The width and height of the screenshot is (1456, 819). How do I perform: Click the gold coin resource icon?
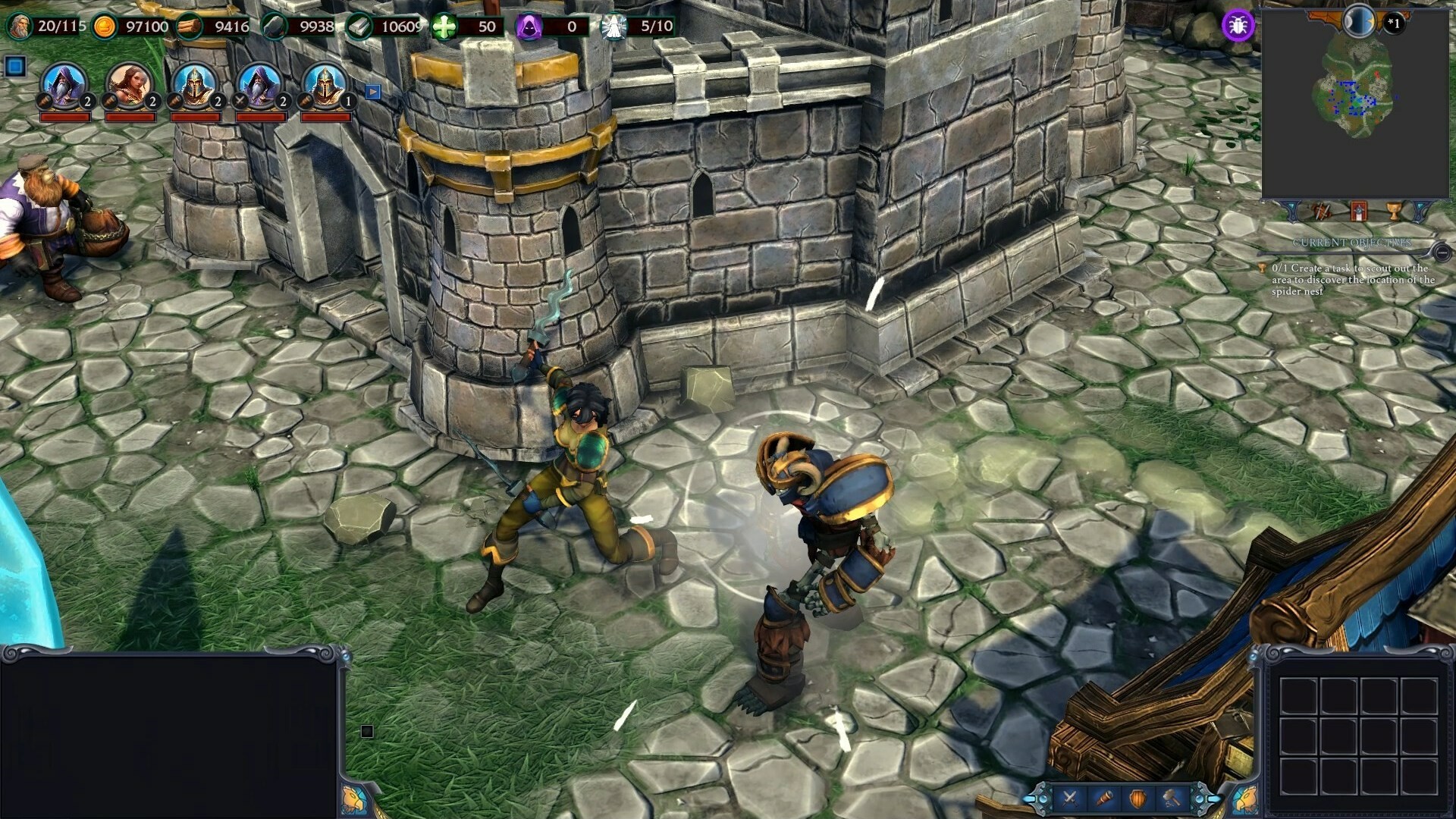(105, 27)
